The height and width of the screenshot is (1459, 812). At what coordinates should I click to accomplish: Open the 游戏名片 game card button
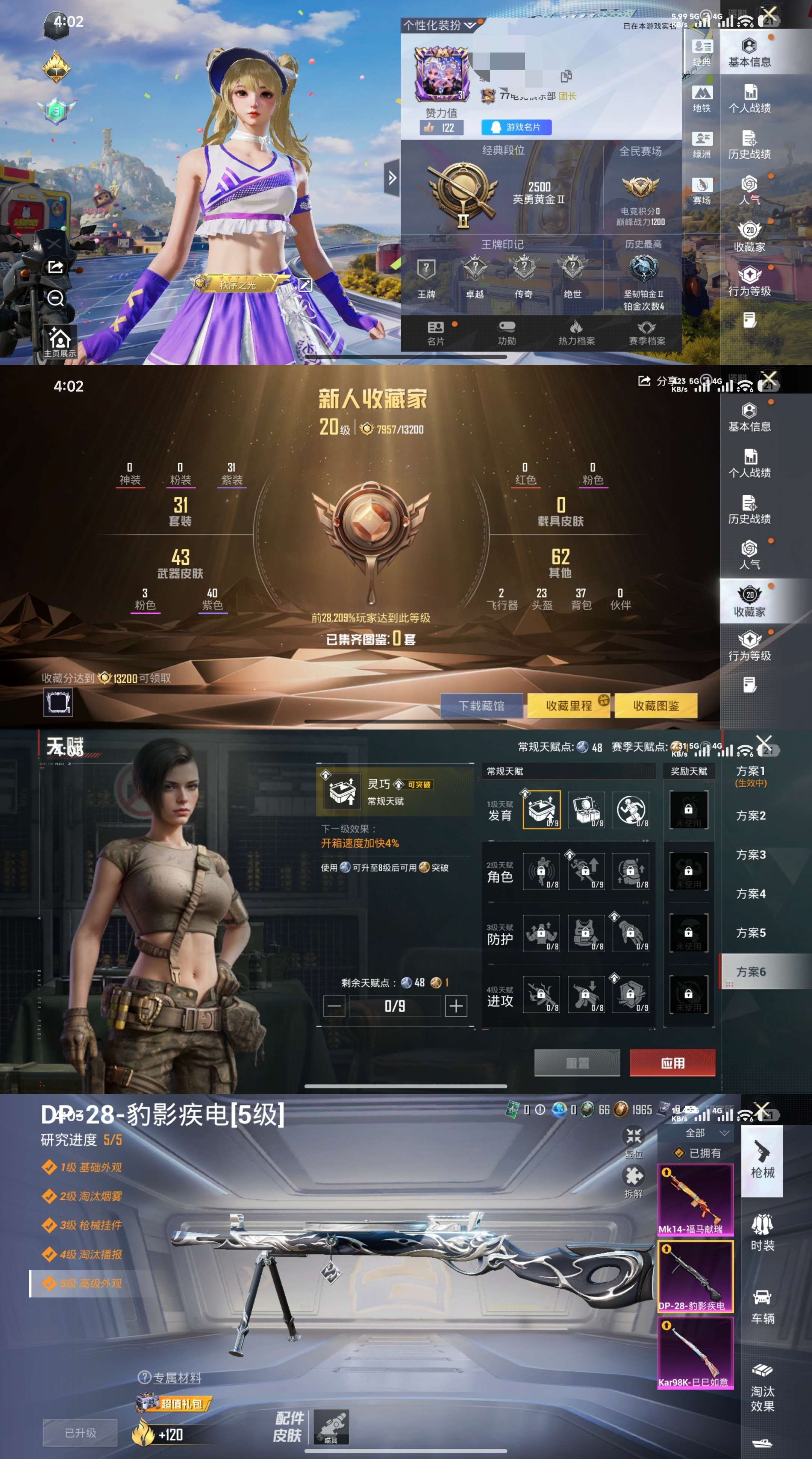click(x=516, y=127)
